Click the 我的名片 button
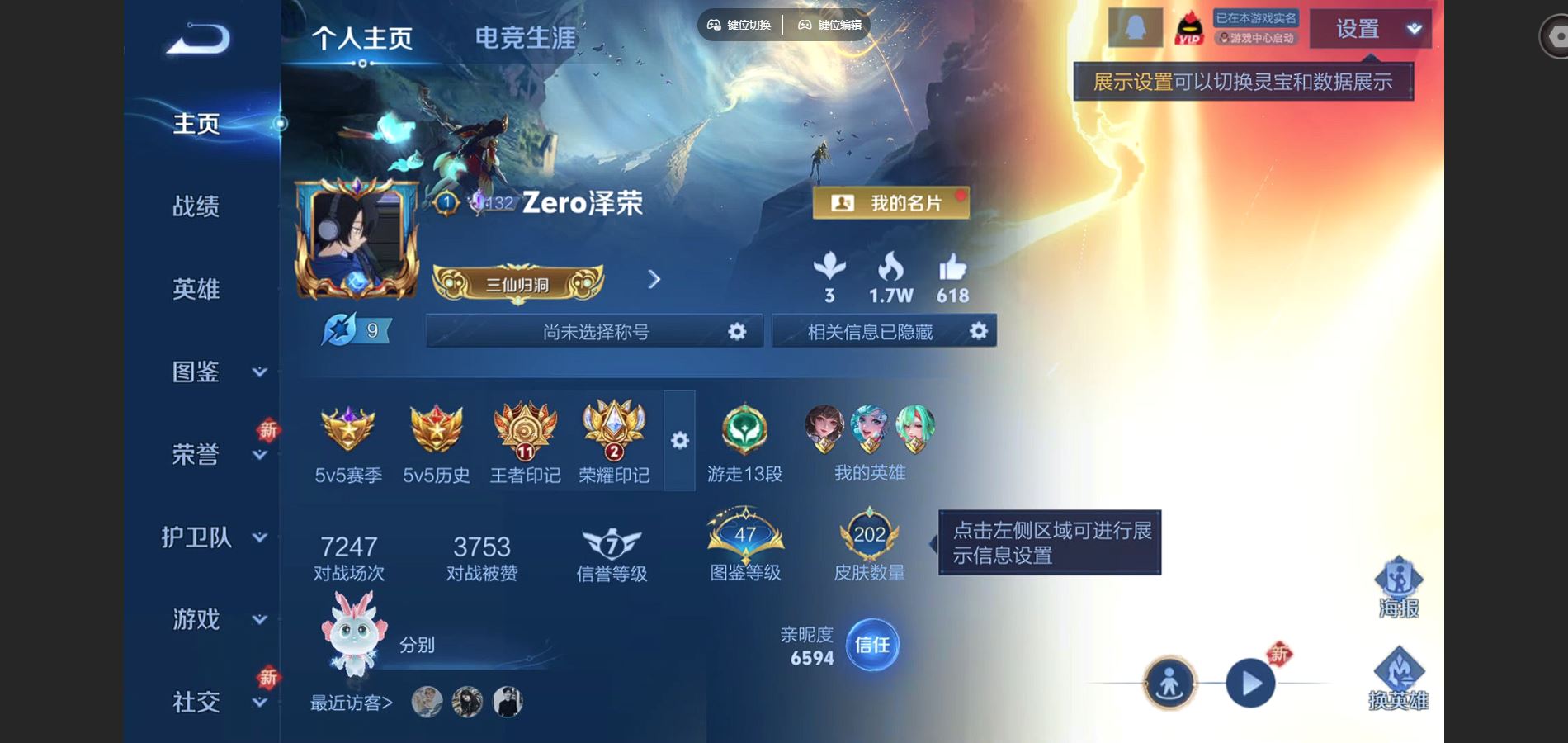Viewport: 1568px width, 743px height. [x=892, y=201]
